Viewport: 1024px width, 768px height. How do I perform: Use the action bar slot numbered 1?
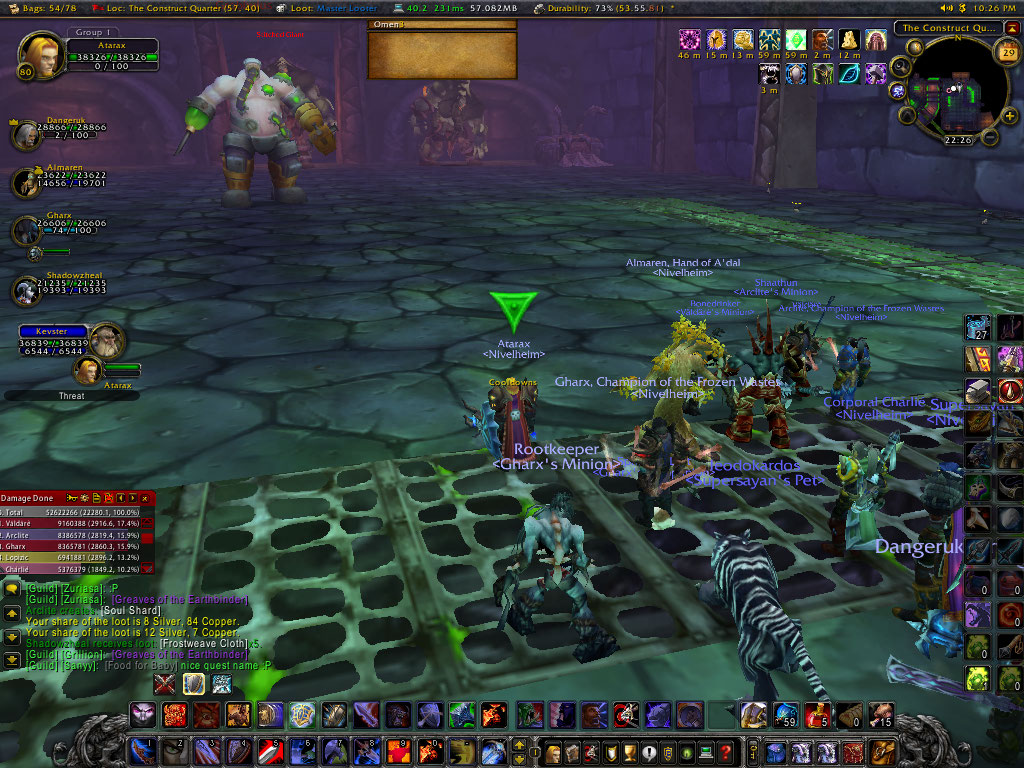142,752
